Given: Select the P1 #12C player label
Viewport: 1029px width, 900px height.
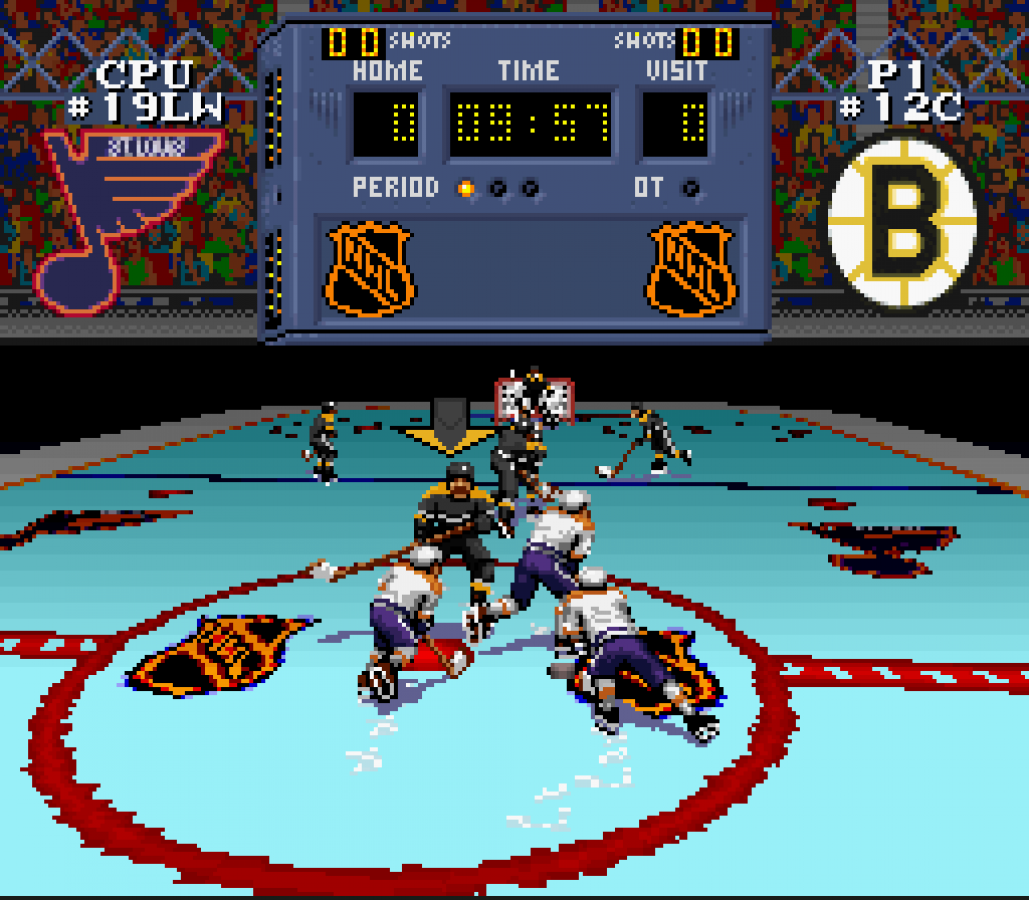Looking at the screenshot, I should coord(899,91).
